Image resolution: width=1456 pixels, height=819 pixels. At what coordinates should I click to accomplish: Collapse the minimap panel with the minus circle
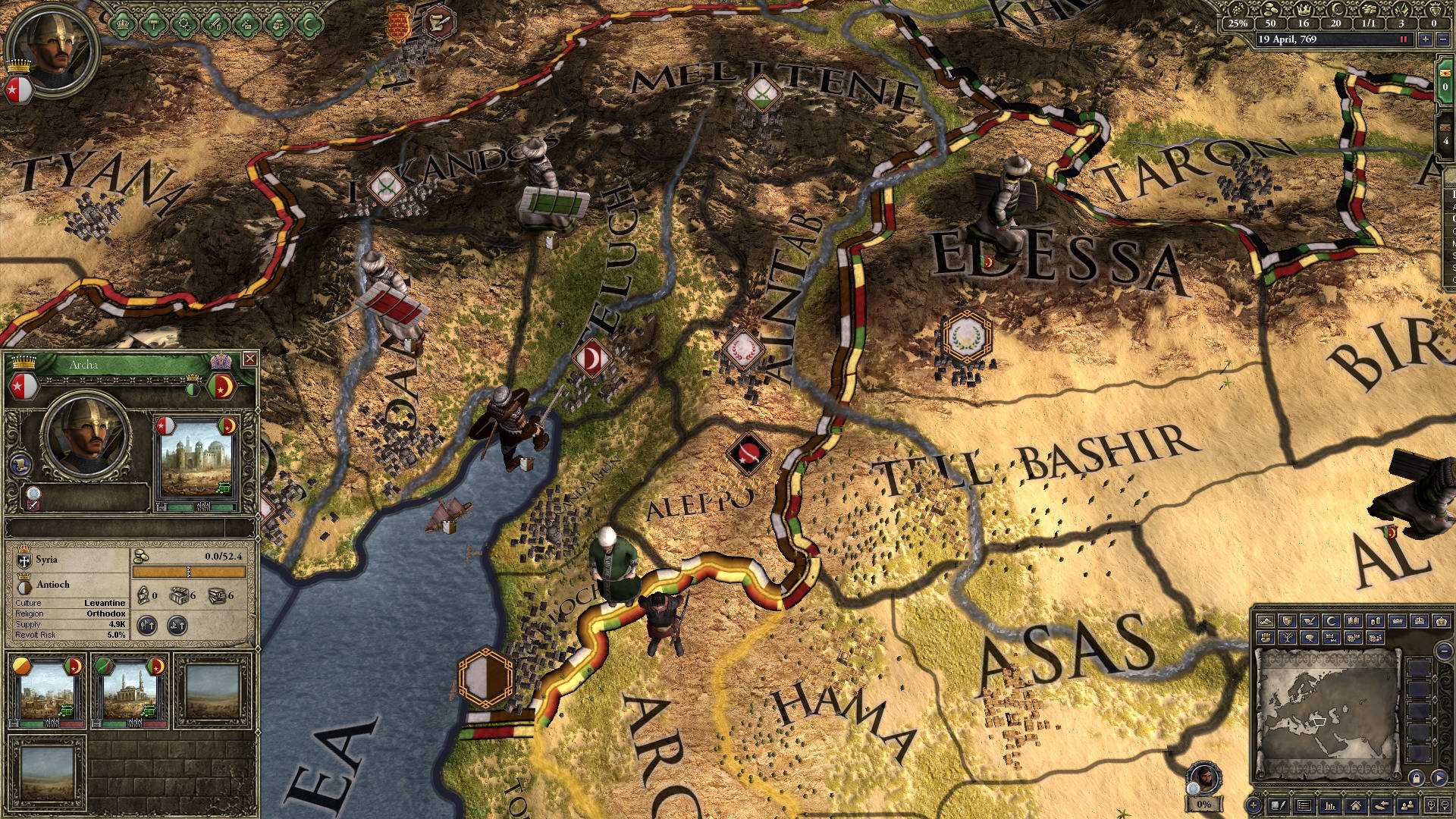(x=1445, y=651)
